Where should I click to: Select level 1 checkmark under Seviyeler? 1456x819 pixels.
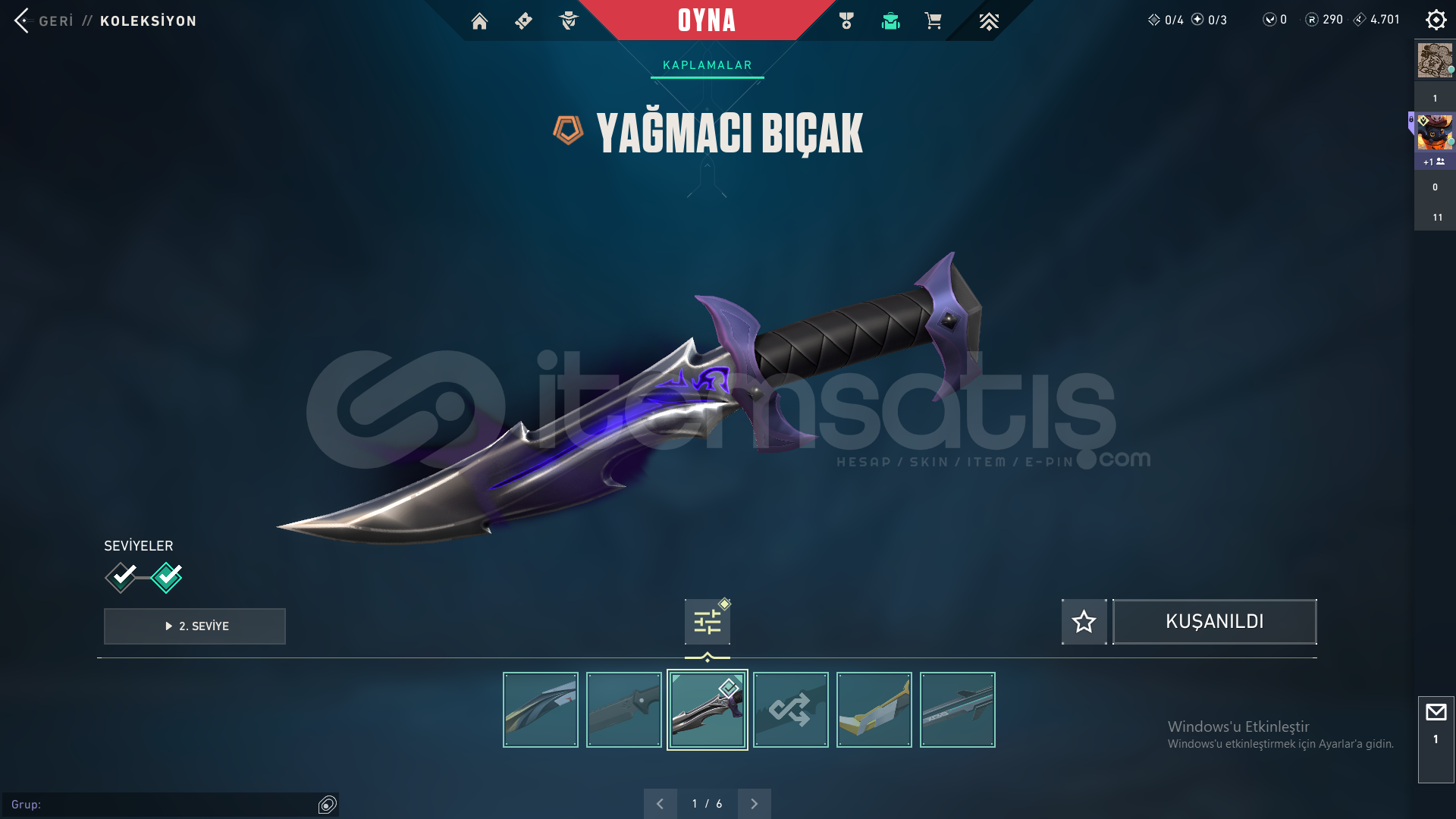(120, 577)
